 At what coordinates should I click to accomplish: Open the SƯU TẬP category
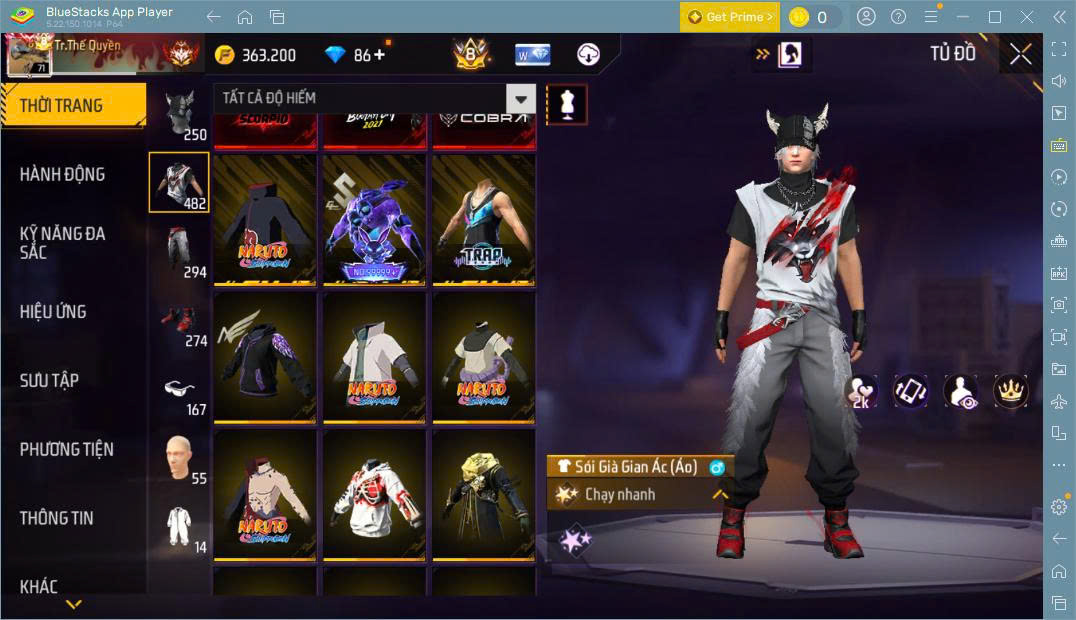pos(49,381)
